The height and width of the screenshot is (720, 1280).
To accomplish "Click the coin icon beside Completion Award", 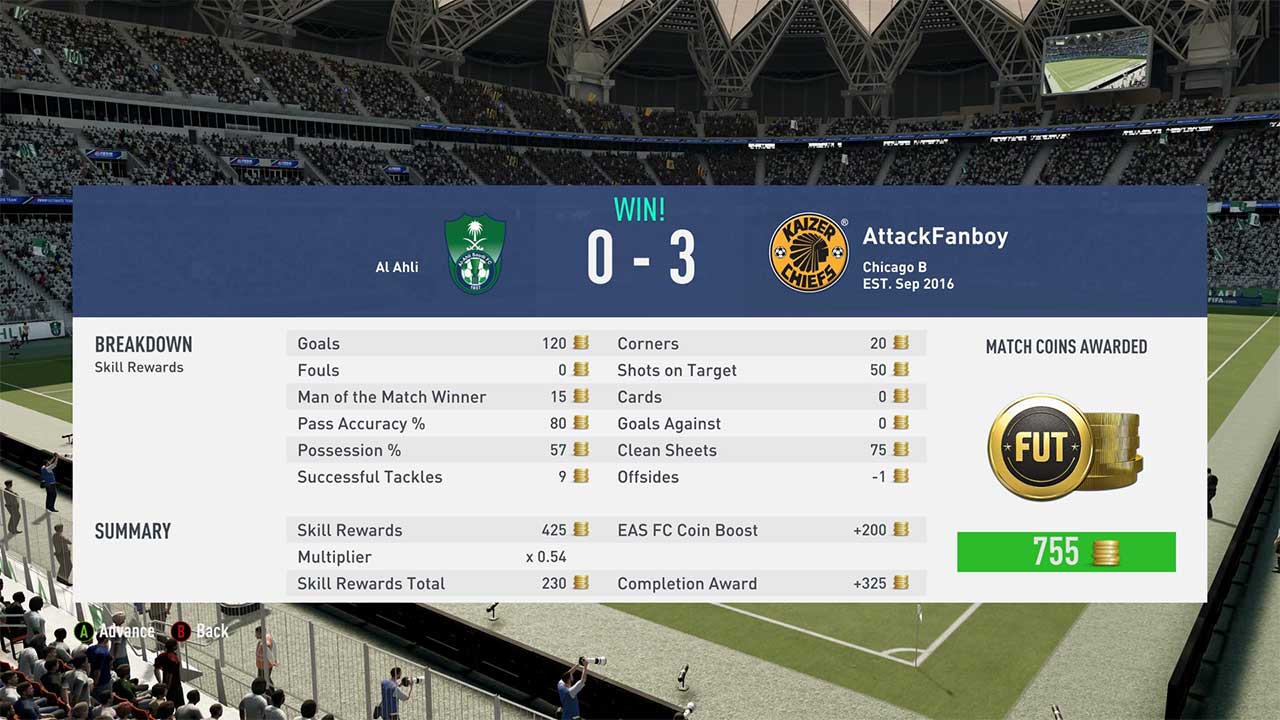I will pyautogui.click(x=901, y=584).
